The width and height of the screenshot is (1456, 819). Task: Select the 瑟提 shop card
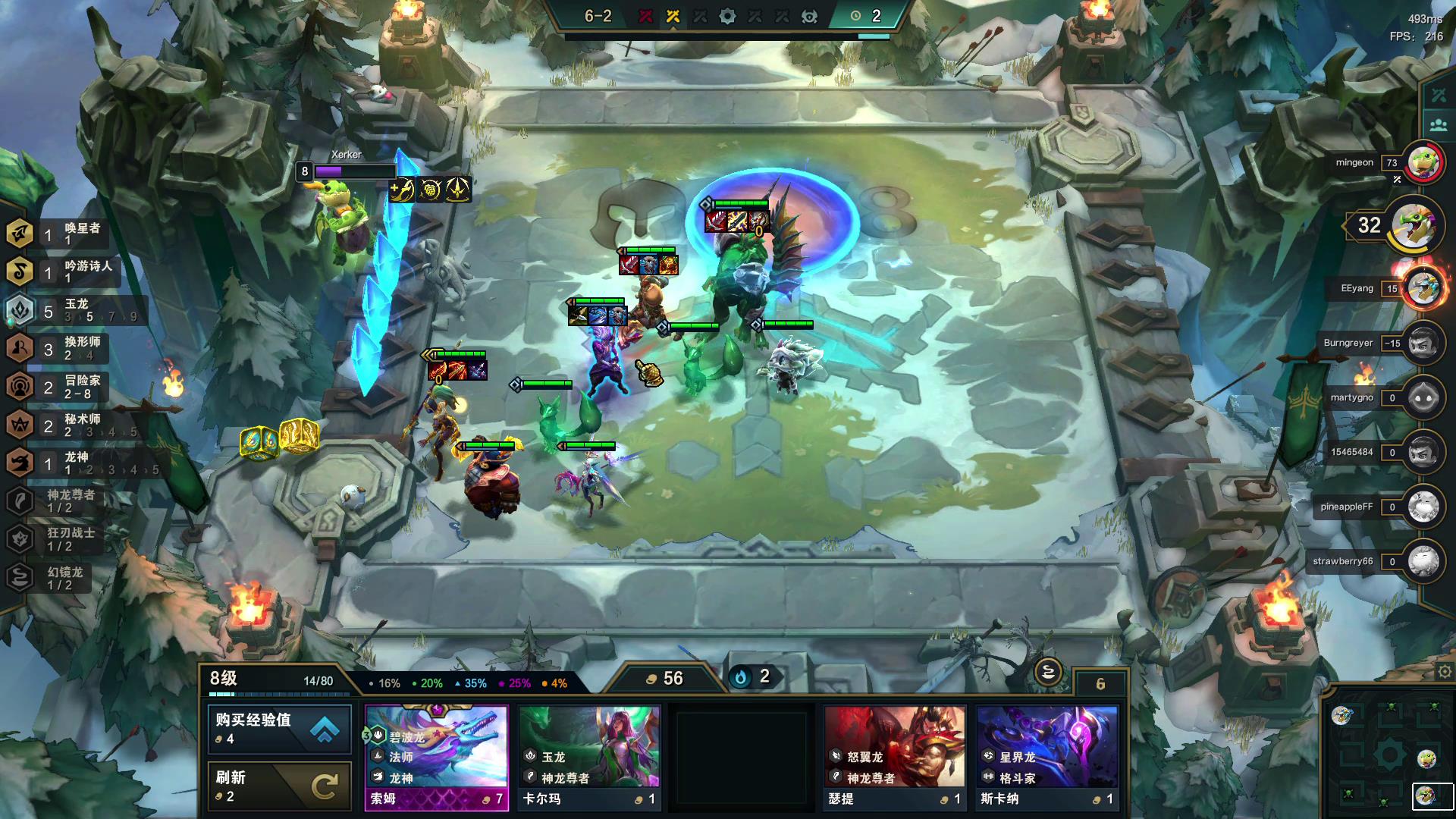pyautogui.click(x=895, y=757)
